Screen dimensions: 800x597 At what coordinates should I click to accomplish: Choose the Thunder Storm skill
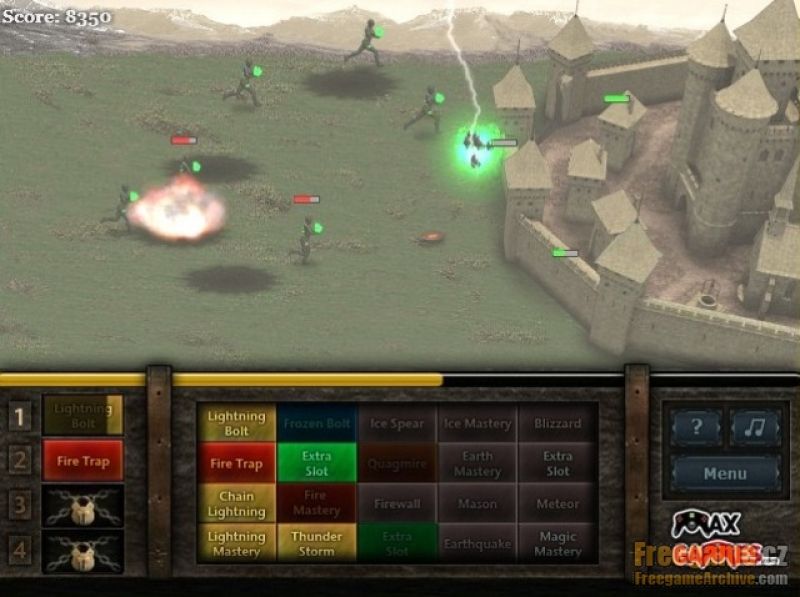pyautogui.click(x=317, y=543)
